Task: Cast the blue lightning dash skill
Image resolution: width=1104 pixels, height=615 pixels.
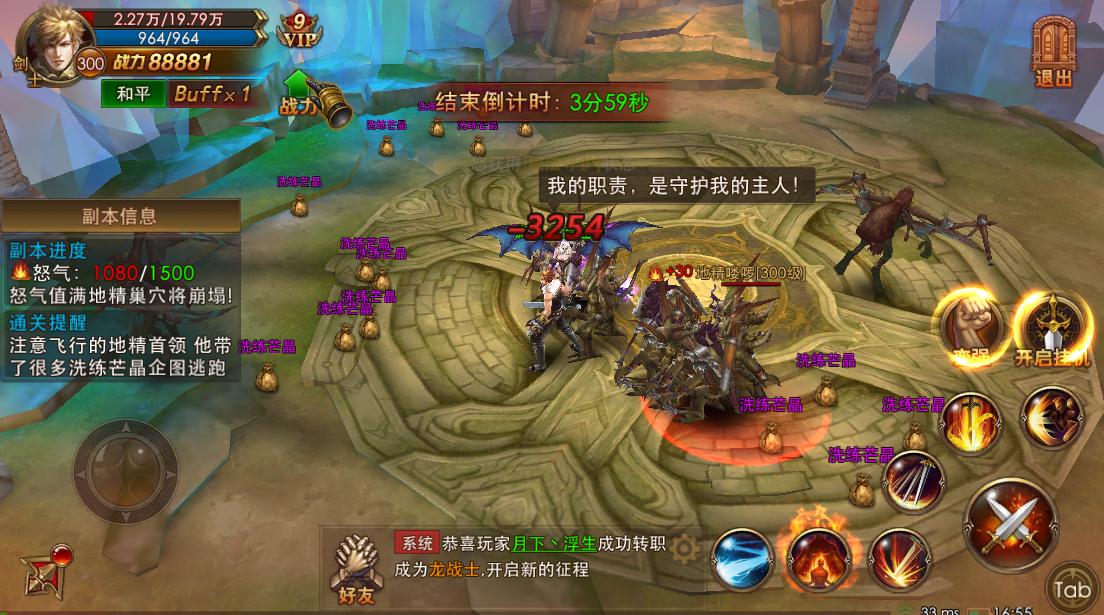Action: (742, 559)
